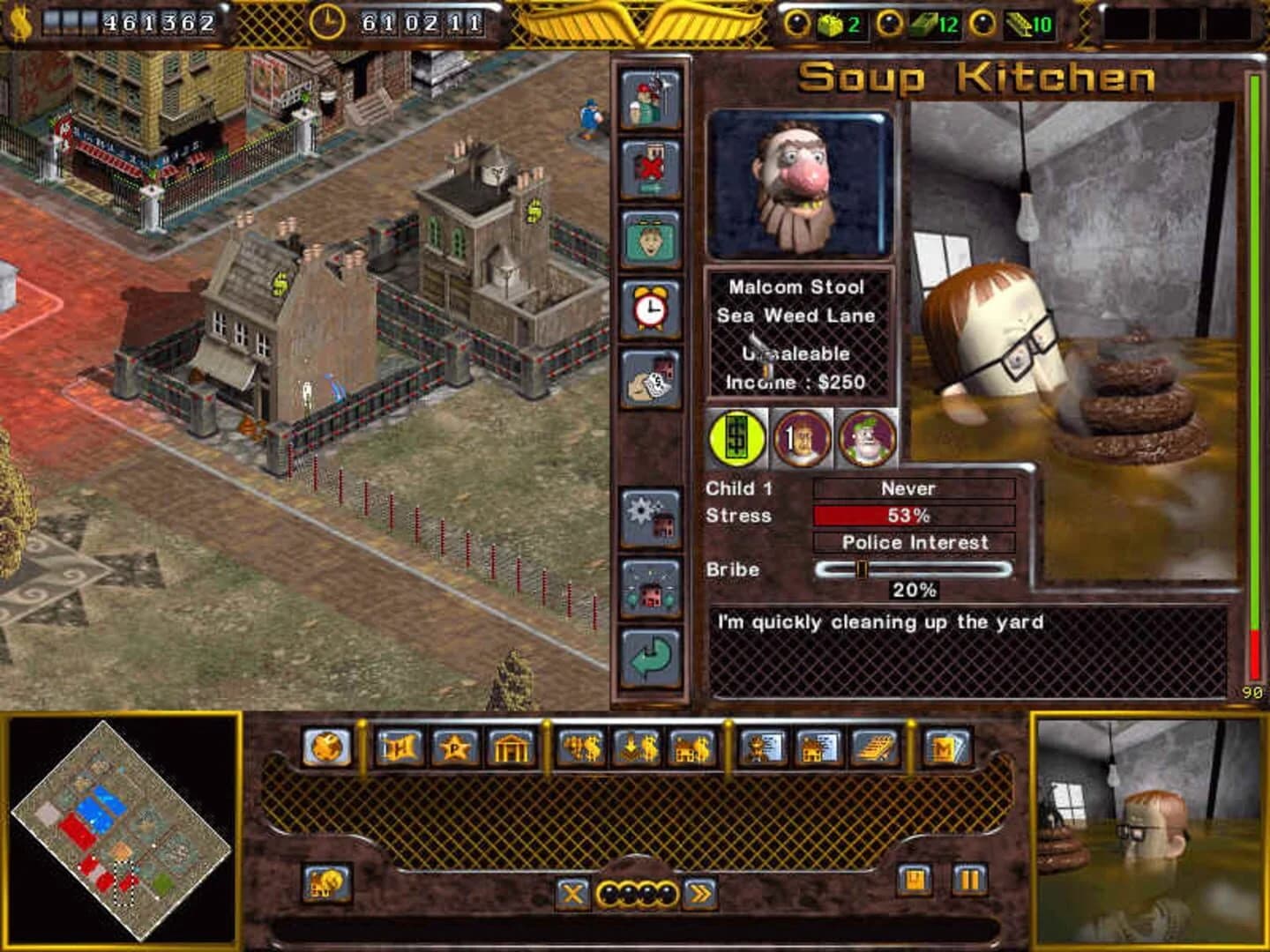Switch to the purple character portrait tab
The width and height of the screenshot is (1270, 952).
click(x=866, y=439)
